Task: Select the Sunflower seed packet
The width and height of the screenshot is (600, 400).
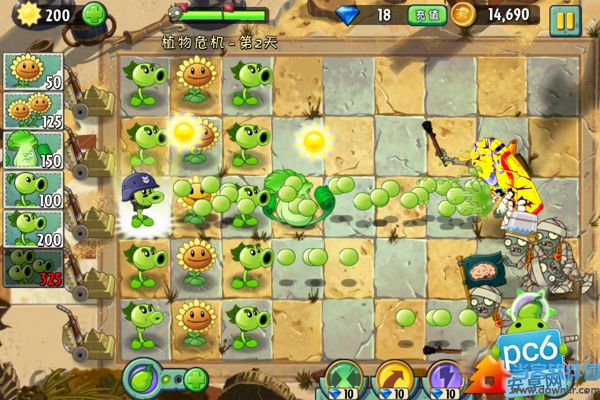Action: (x=34, y=72)
